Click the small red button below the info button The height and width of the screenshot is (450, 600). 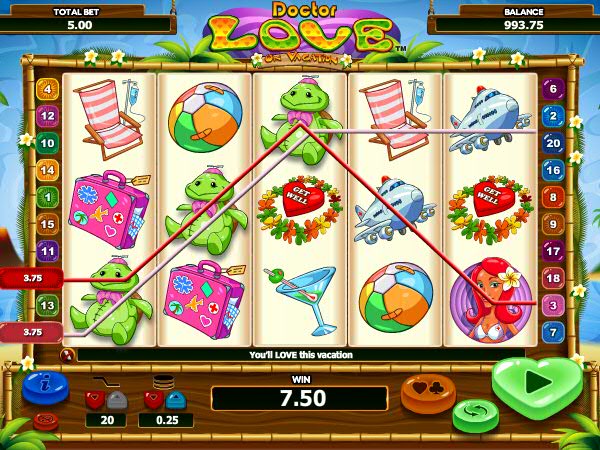click(45, 420)
